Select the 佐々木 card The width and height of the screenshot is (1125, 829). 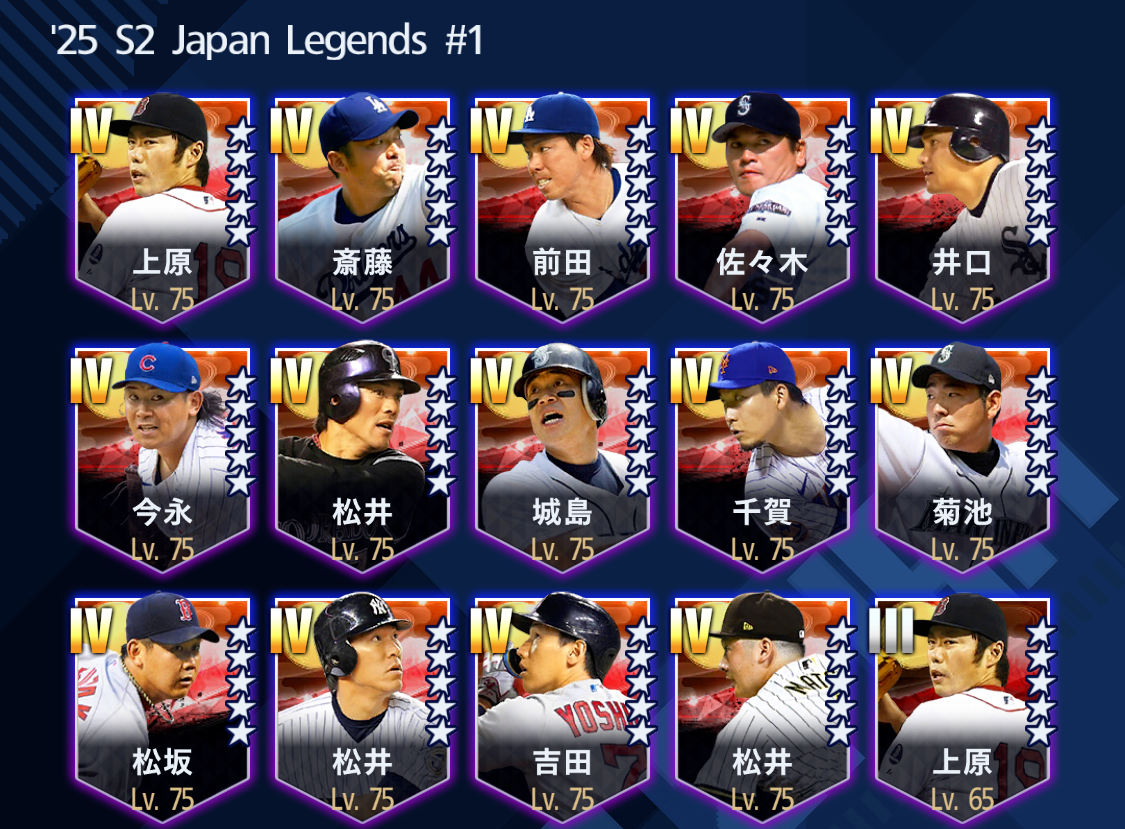point(762,205)
